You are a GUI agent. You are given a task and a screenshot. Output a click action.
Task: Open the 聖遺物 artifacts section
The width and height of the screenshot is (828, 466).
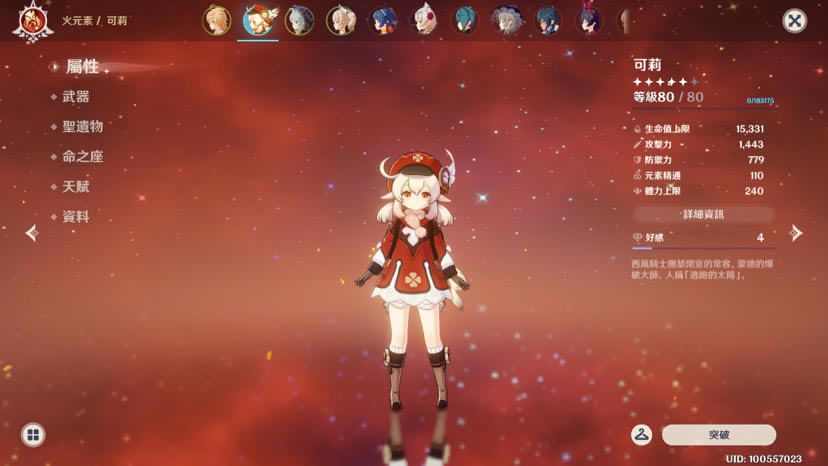(x=83, y=127)
